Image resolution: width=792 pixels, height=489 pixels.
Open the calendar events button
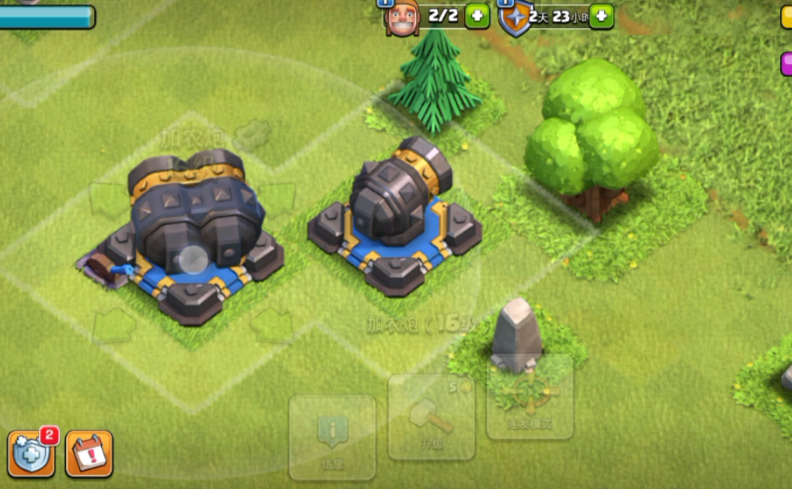(89, 454)
